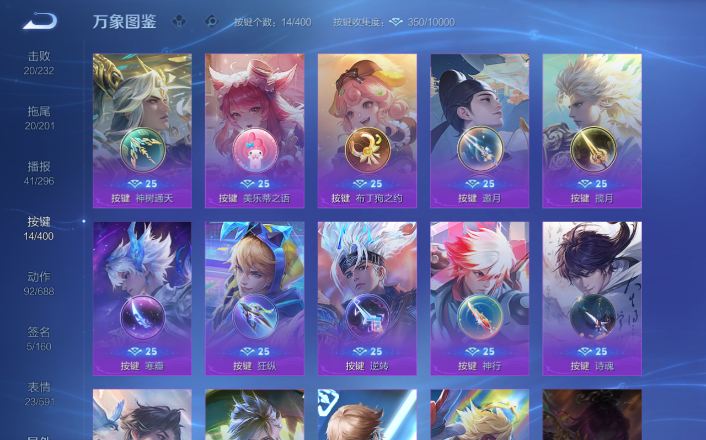Switch to the 动作 category tab
The height and width of the screenshot is (440, 706).
coord(39,282)
